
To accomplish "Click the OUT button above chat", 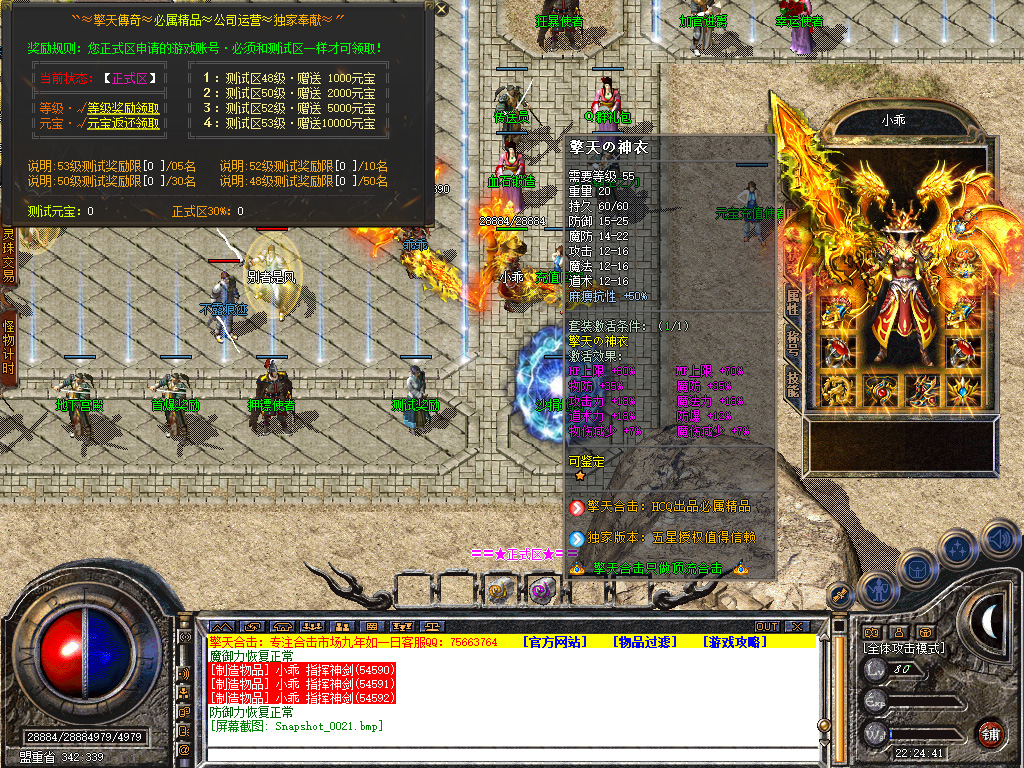I will 766,626.
